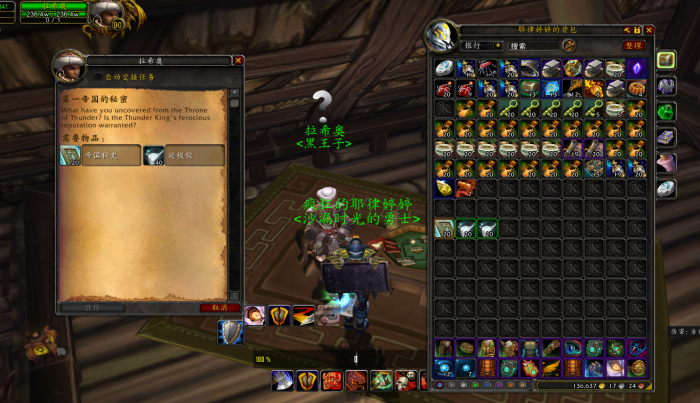
Task: Select the purple crystal item in bag
Action: tap(638, 68)
